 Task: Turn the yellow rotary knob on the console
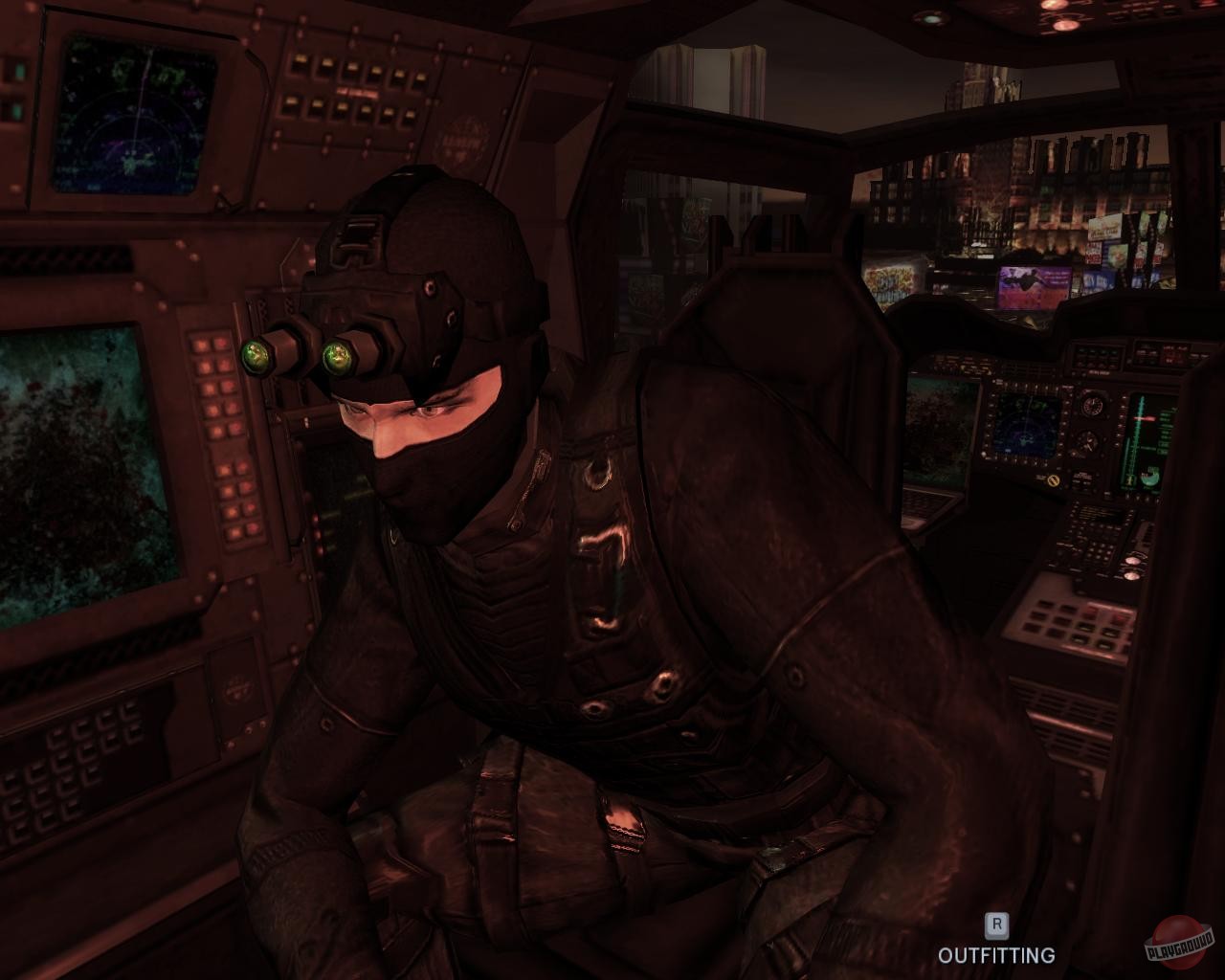pos(1054,480)
